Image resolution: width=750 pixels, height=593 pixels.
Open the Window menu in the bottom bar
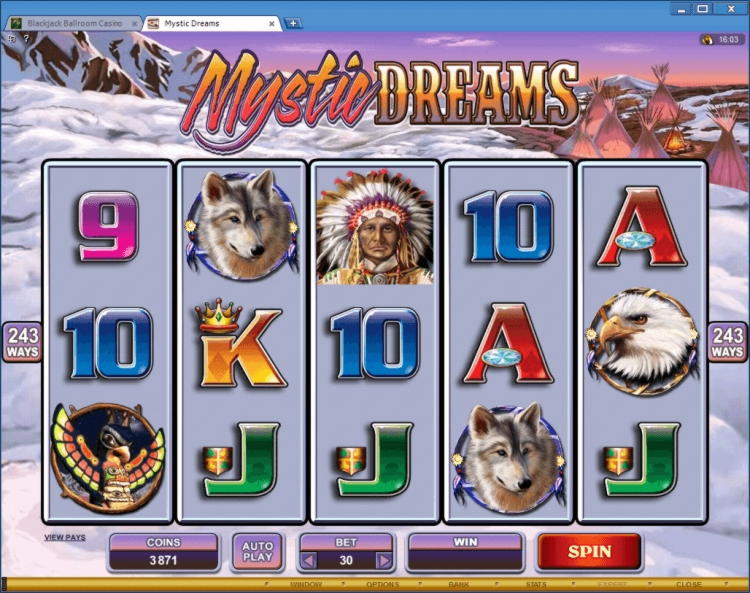pyautogui.click(x=306, y=584)
